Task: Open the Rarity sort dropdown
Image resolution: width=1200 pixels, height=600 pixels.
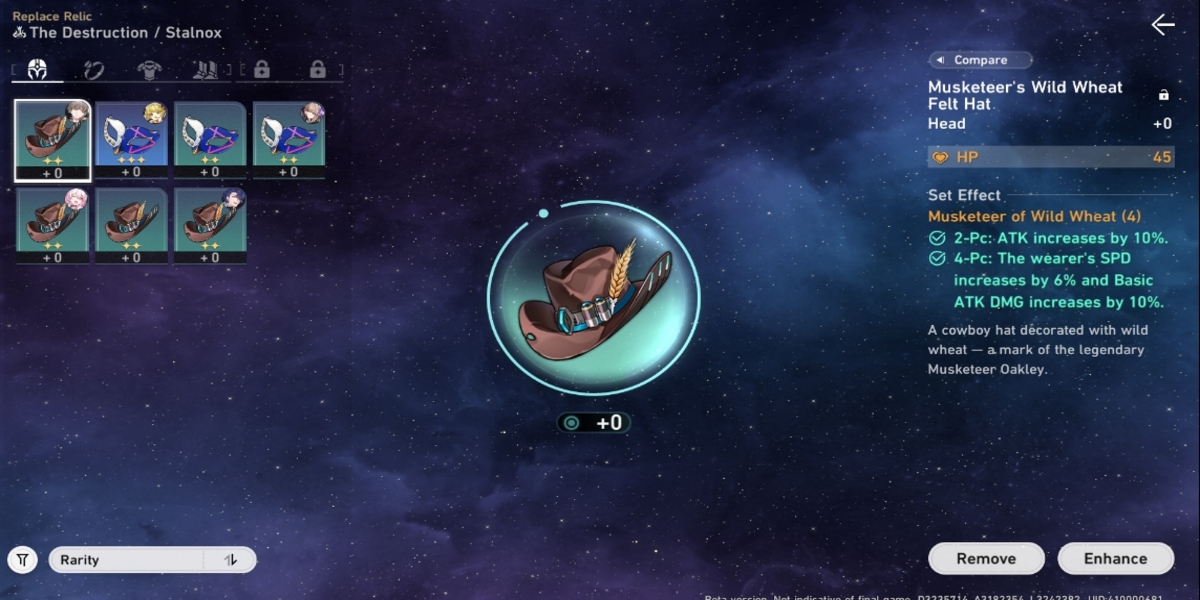Action: pyautogui.click(x=125, y=560)
